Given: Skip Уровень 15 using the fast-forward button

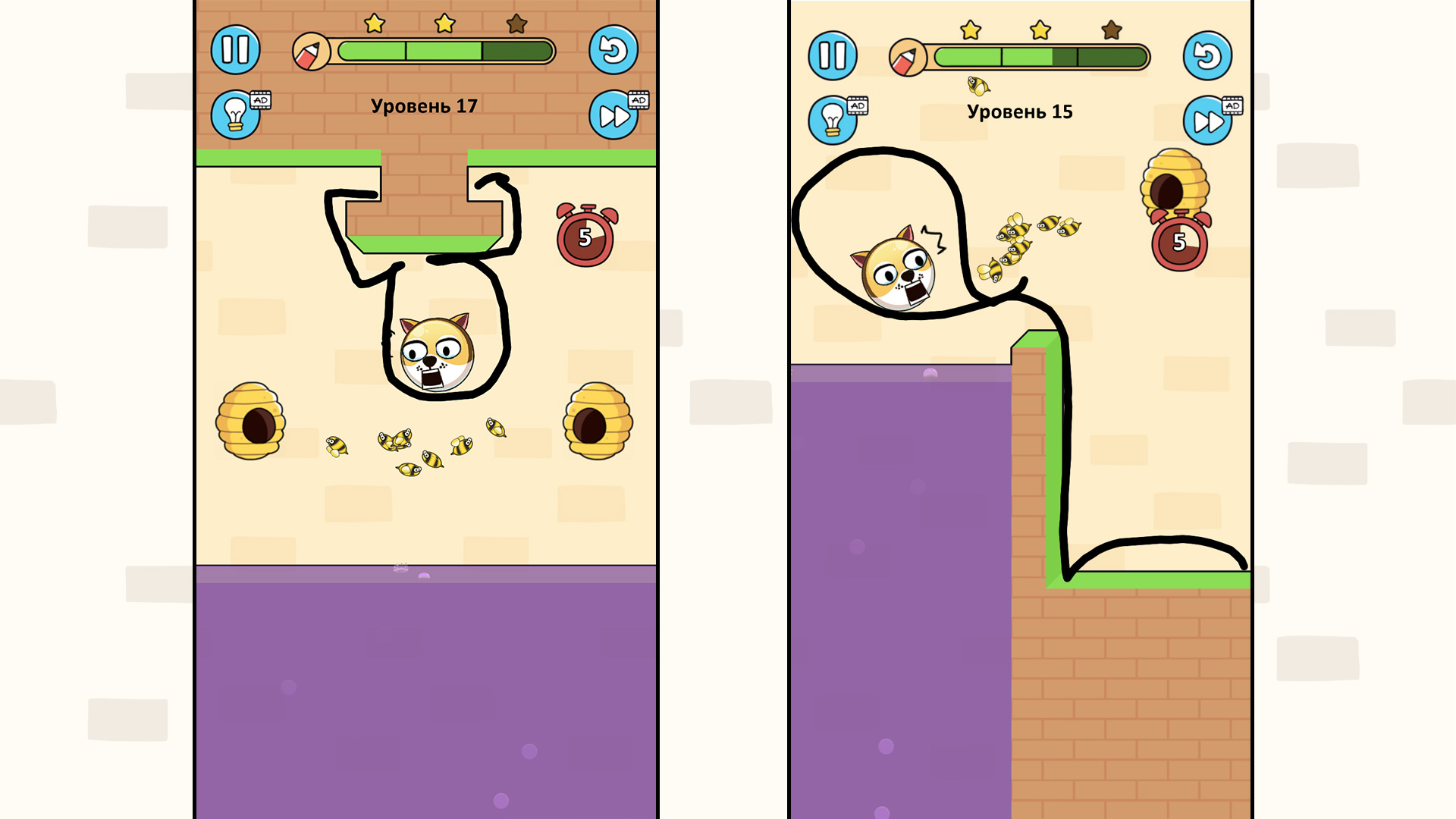Looking at the screenshot, I should point(1210,120).
